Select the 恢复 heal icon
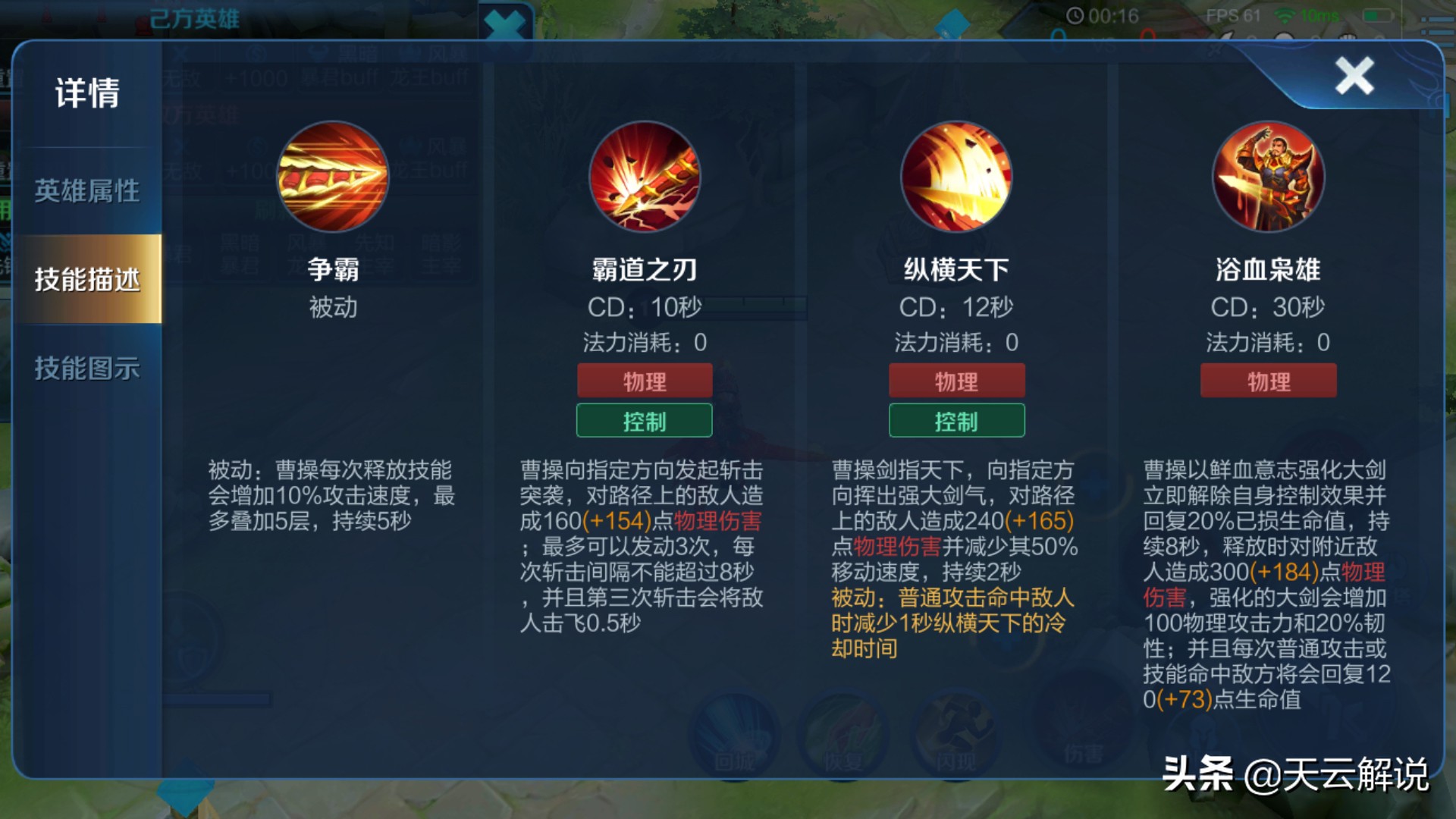This screenshot has height=819, width=1456. (x=844, y=730)
